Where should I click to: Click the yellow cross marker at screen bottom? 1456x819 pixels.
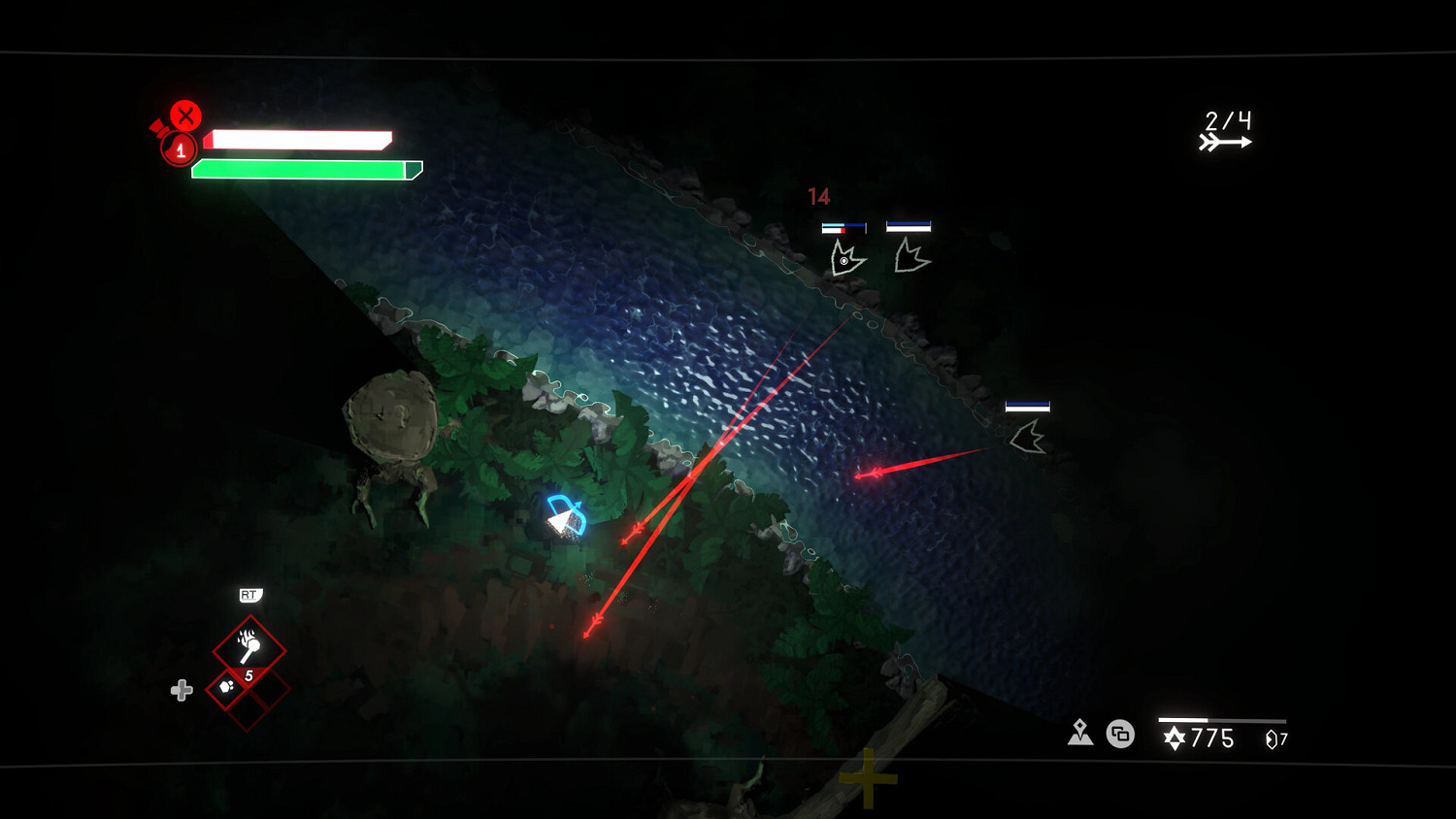click(867, 776)
